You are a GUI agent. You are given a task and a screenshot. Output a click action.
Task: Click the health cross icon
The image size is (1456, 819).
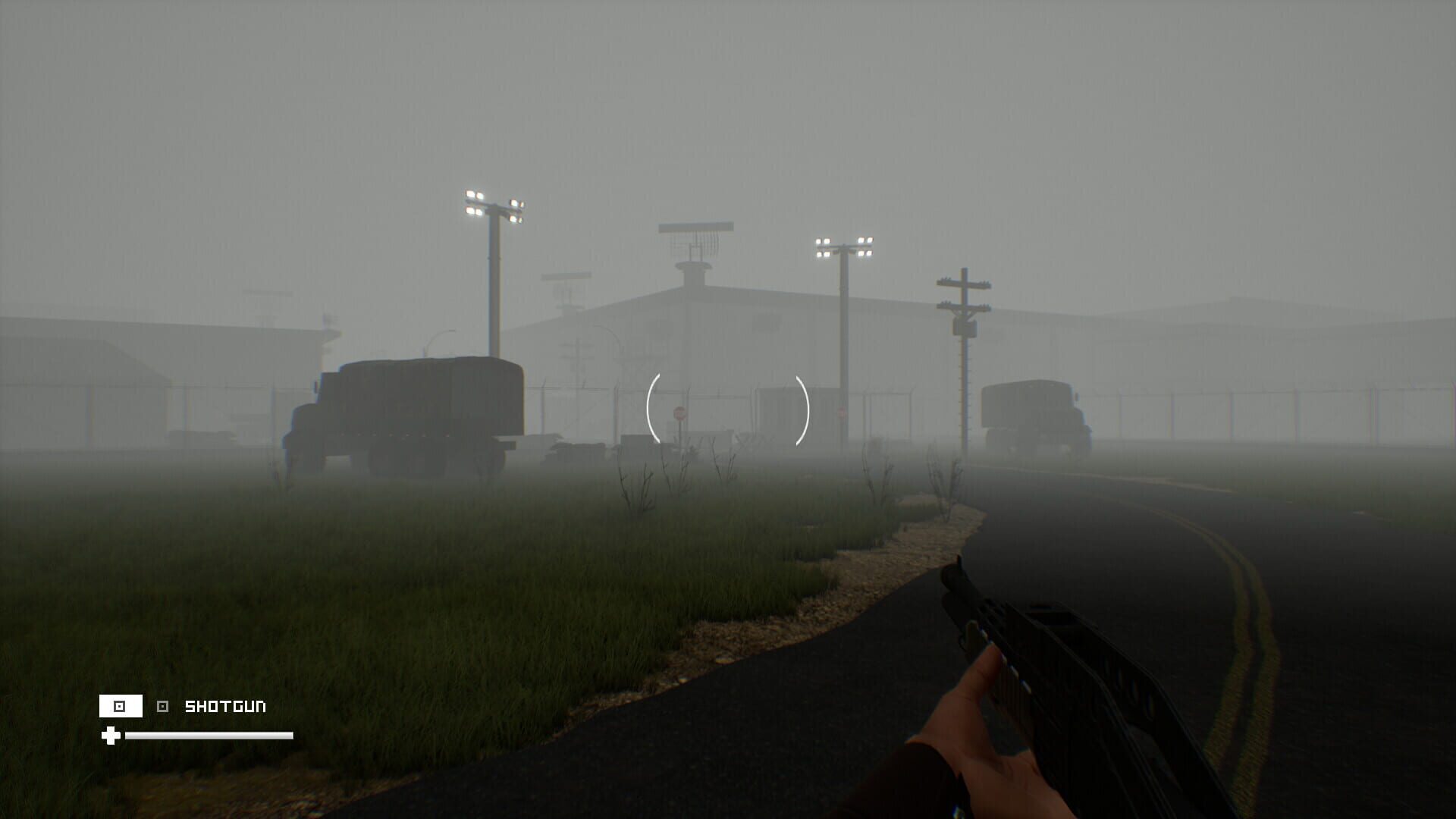[x=111, y=736]
